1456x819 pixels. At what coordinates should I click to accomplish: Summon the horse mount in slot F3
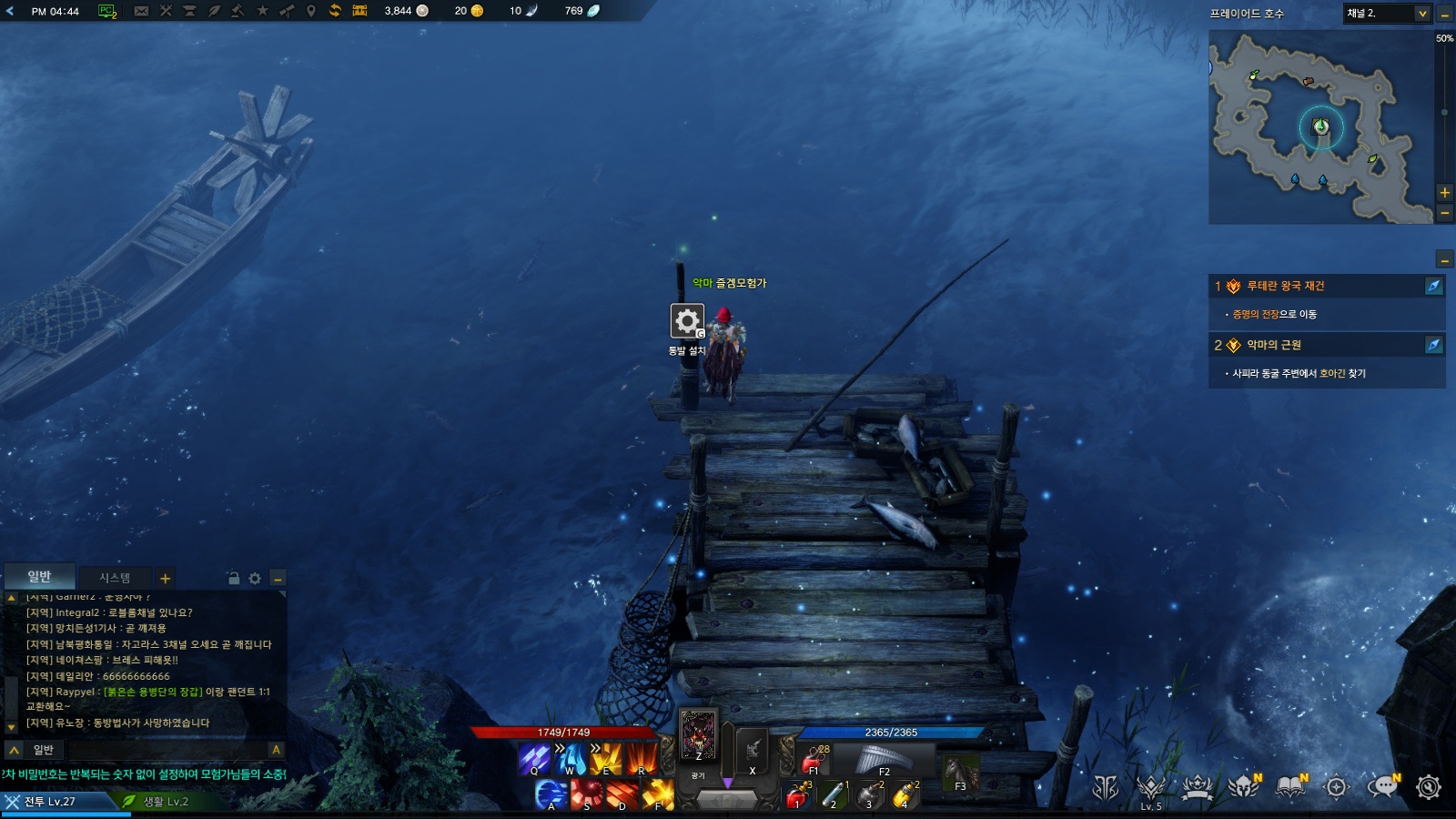click(x=960, y=773)
